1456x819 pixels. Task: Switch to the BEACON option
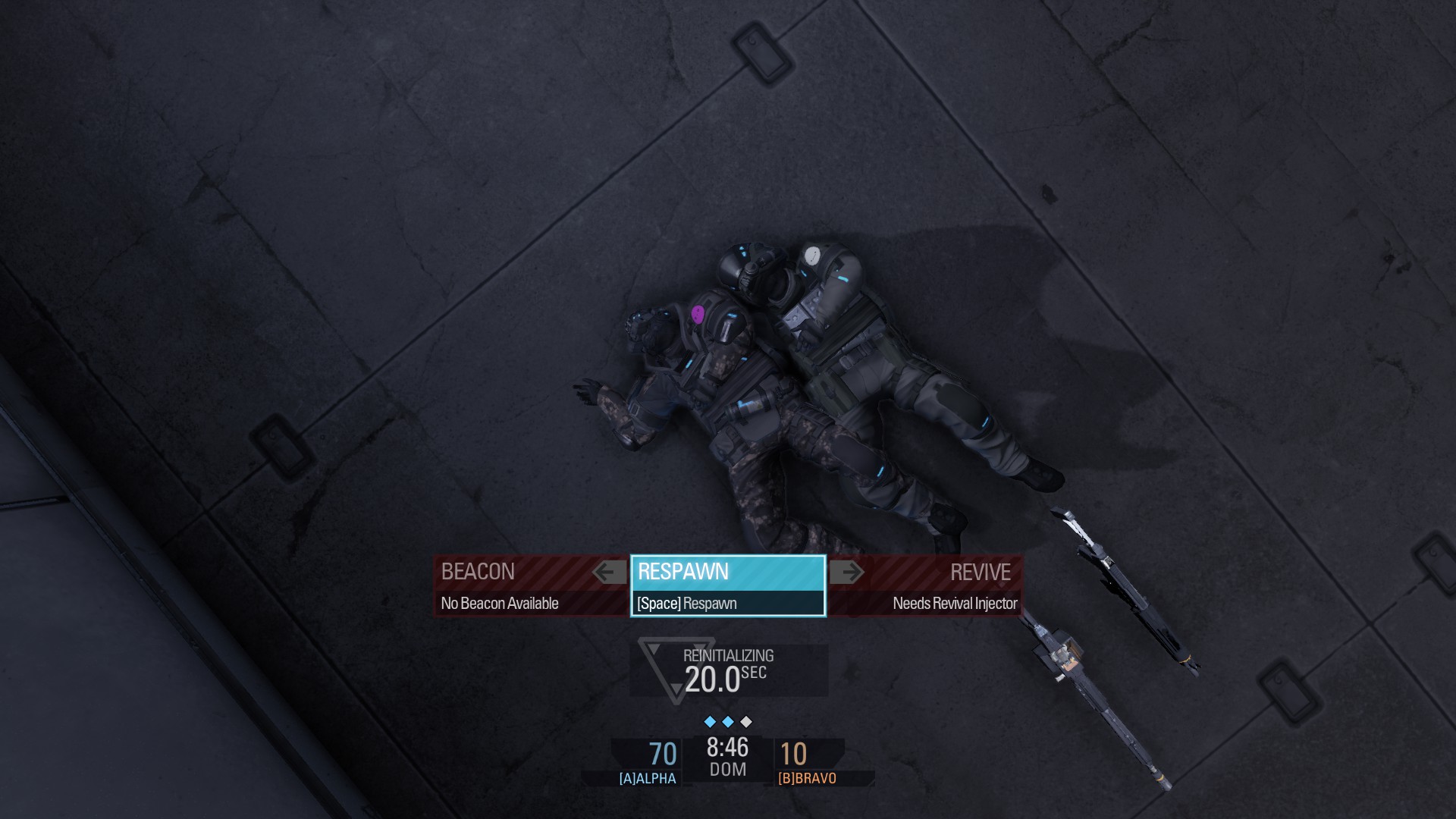[478, 573]
